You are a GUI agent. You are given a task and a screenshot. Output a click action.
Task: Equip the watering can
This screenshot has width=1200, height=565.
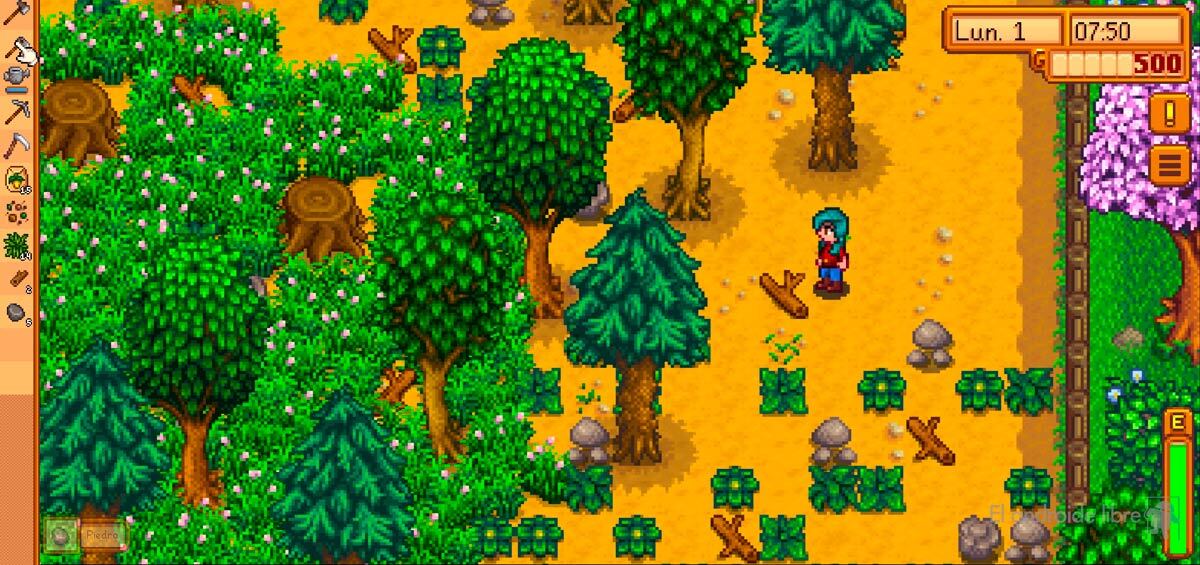pyautogui.click(x=17, y=78)
